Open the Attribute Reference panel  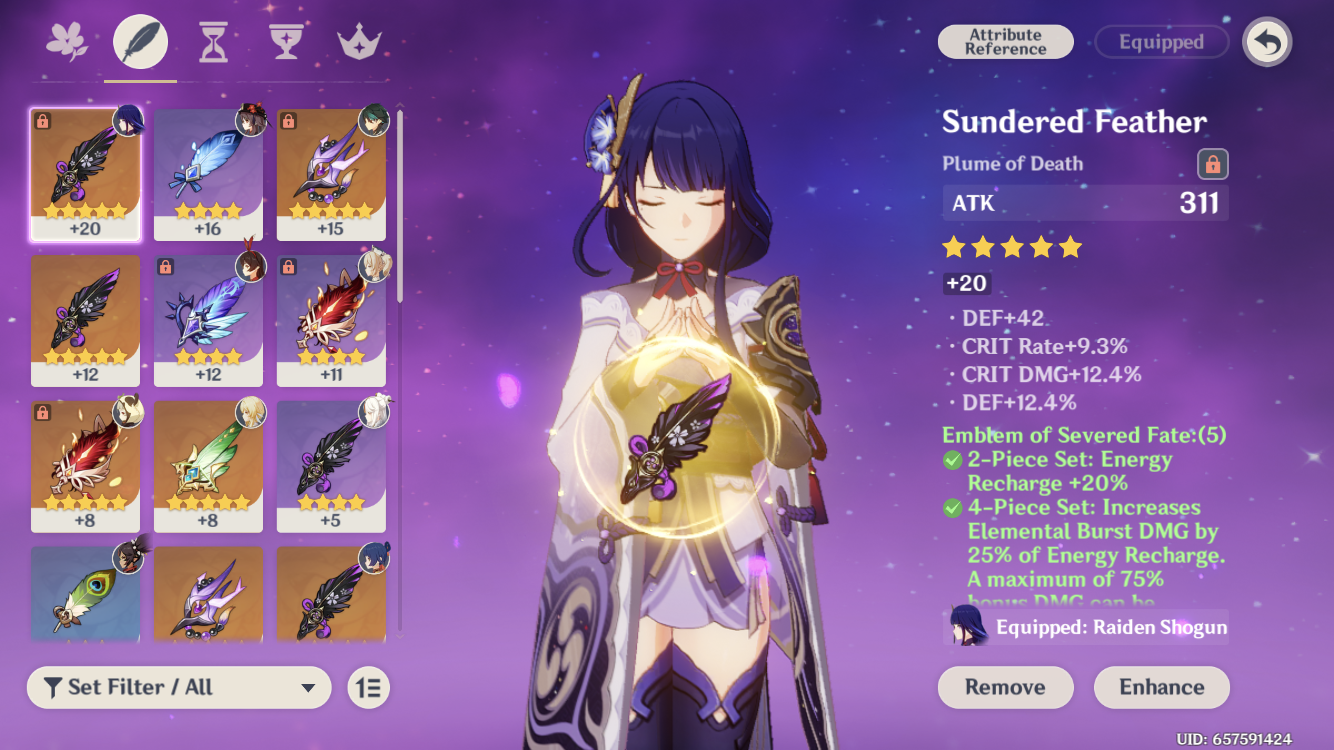(x=1005, y=42)
